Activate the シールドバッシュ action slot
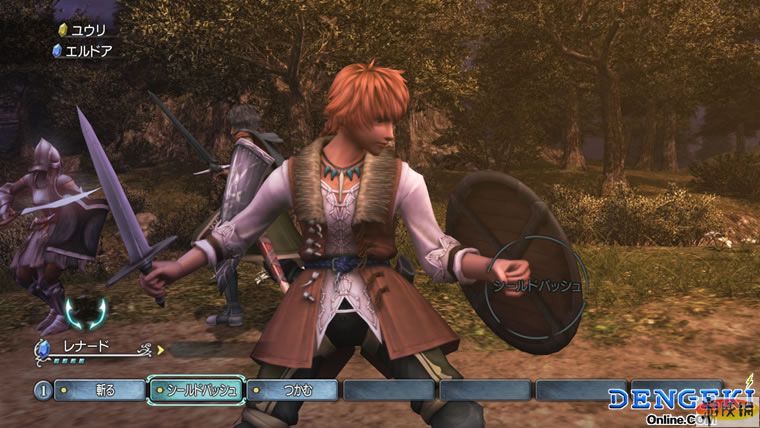760x428 pixels. point(194,390)
